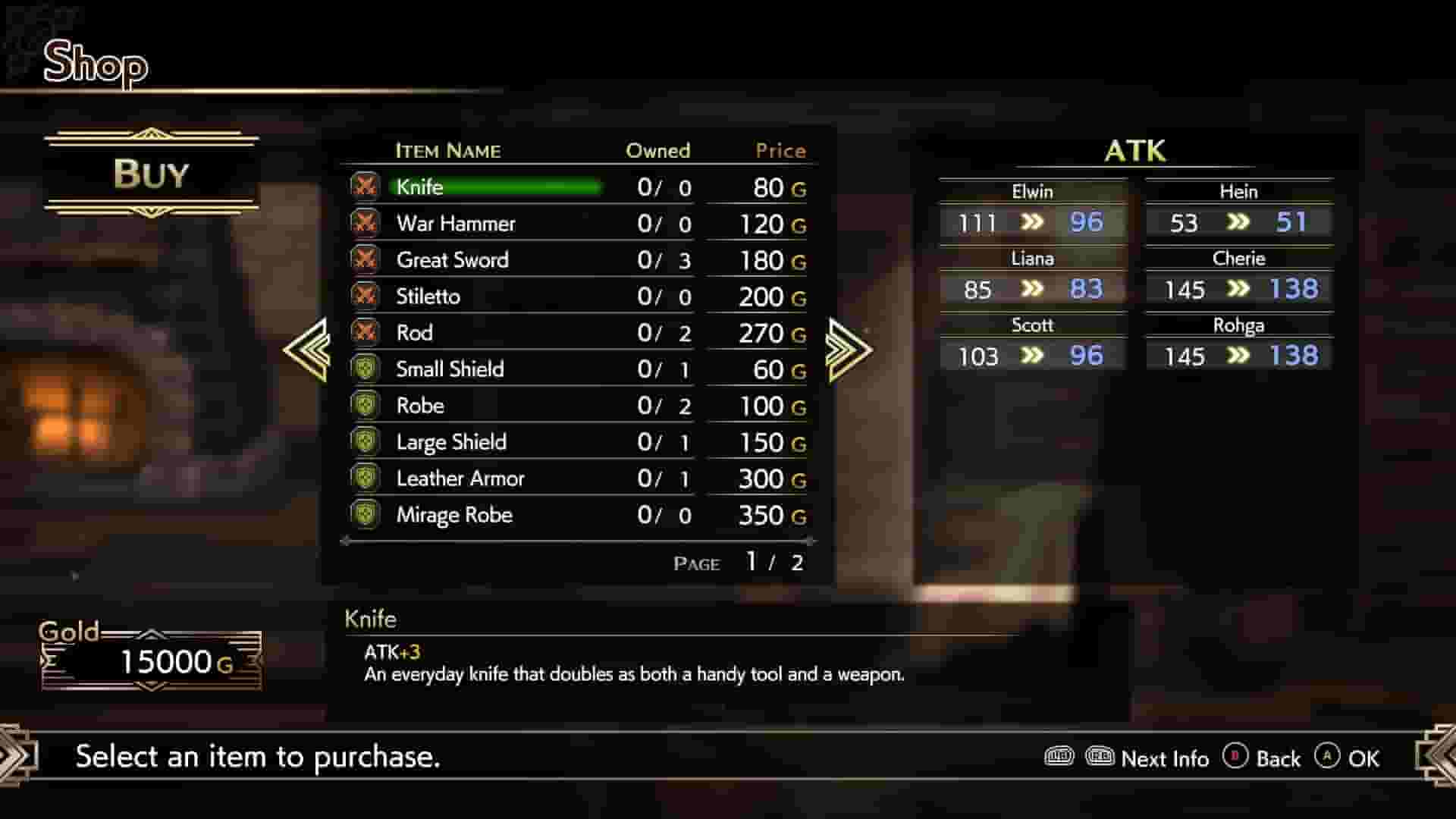This screenshot has width=1456, height=819.
Task: Select the shield icon next to Large Shield
Action: point(366,441)
